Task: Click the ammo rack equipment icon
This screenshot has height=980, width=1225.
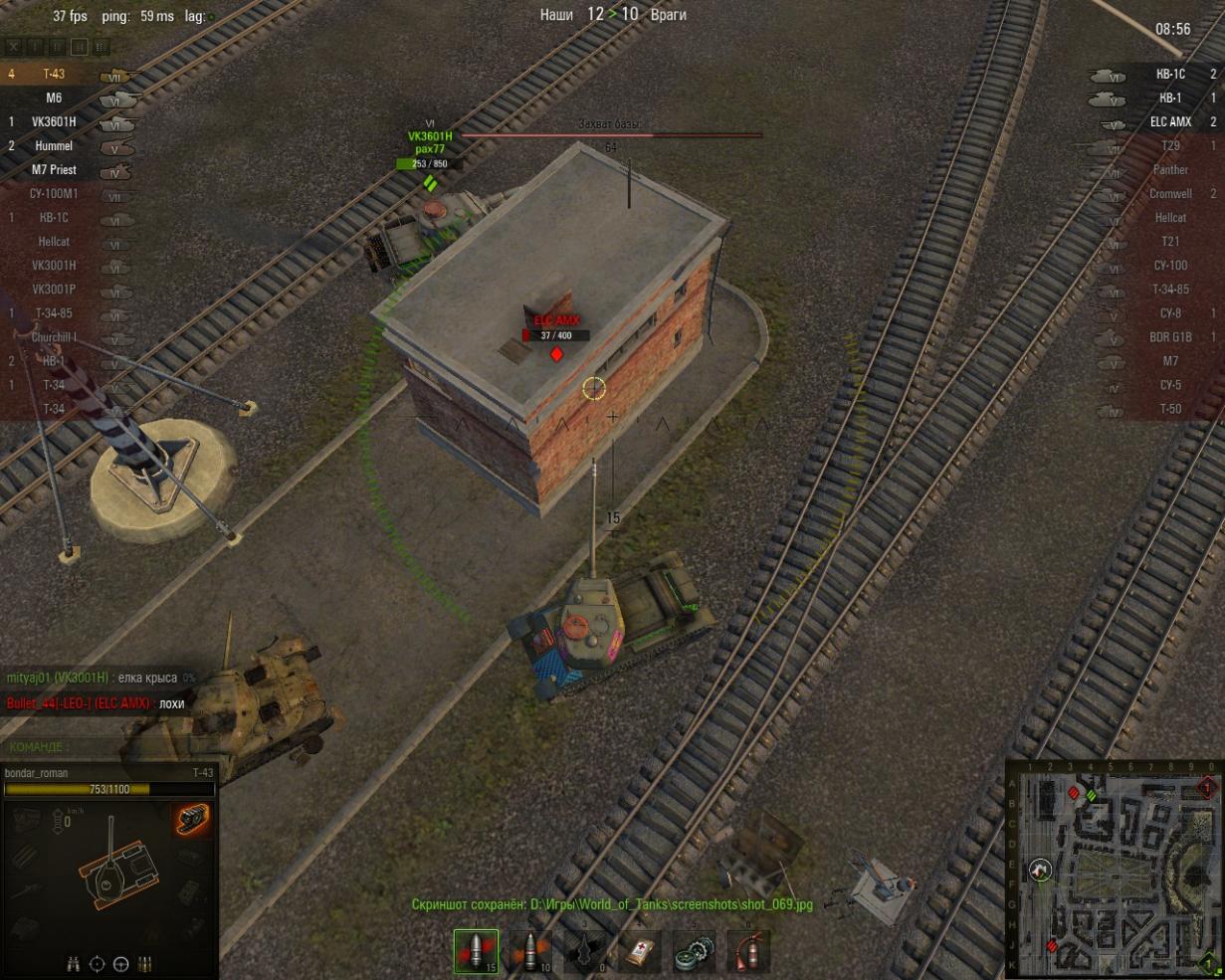Action: 145,963
